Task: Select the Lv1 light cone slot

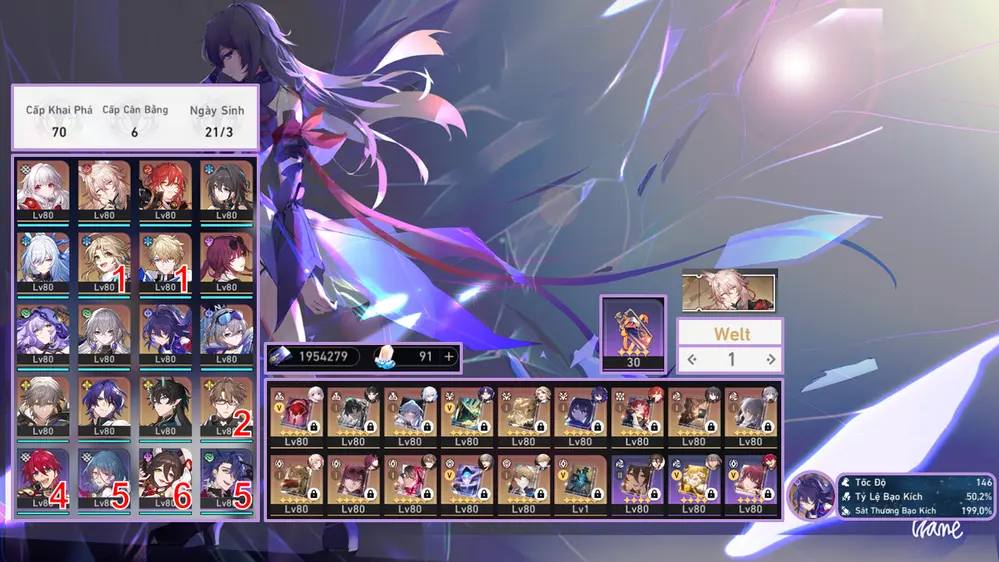Action: click(x=581, y=483)
